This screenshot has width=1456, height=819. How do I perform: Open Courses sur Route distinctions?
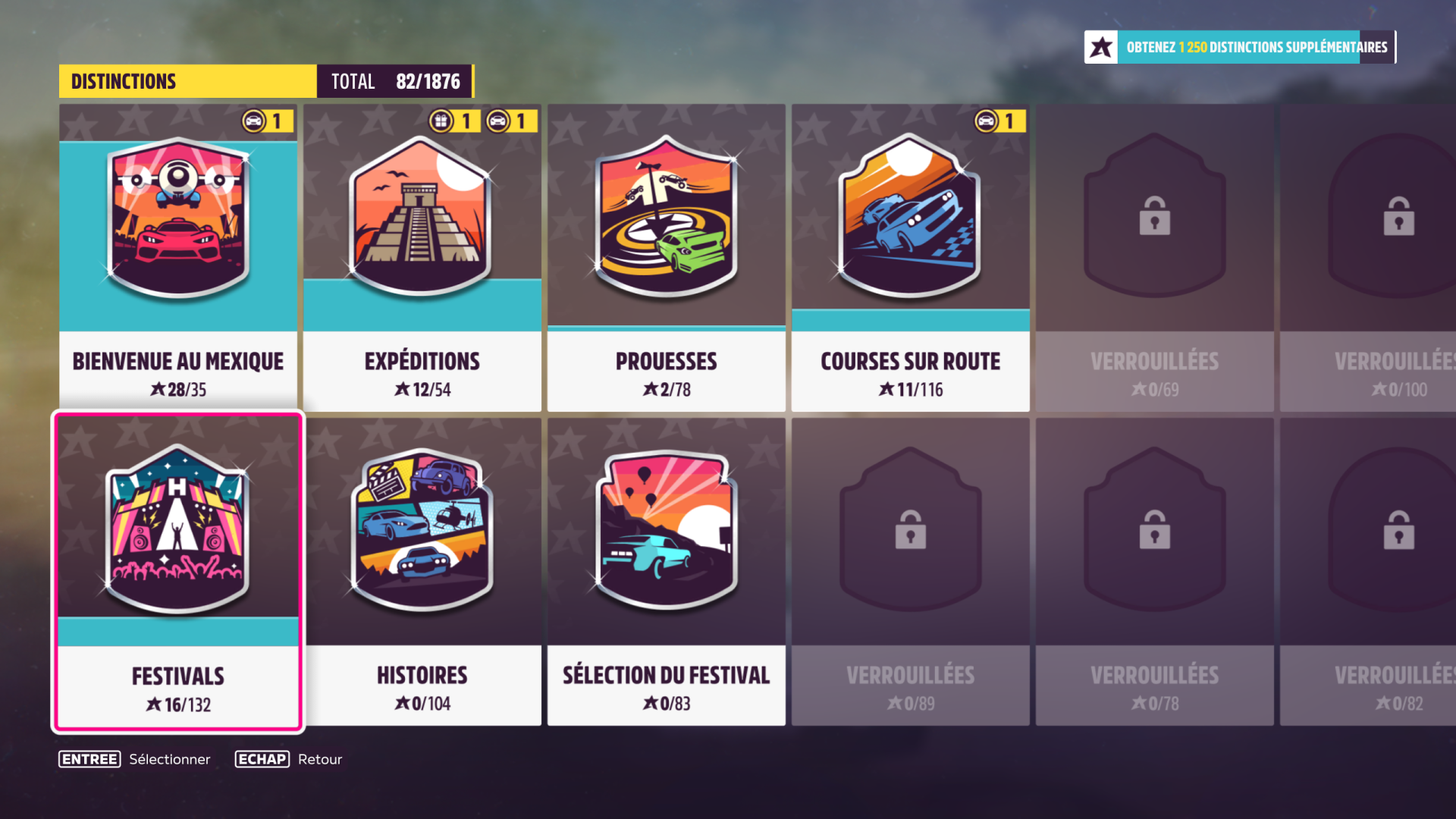coord(911,258)
